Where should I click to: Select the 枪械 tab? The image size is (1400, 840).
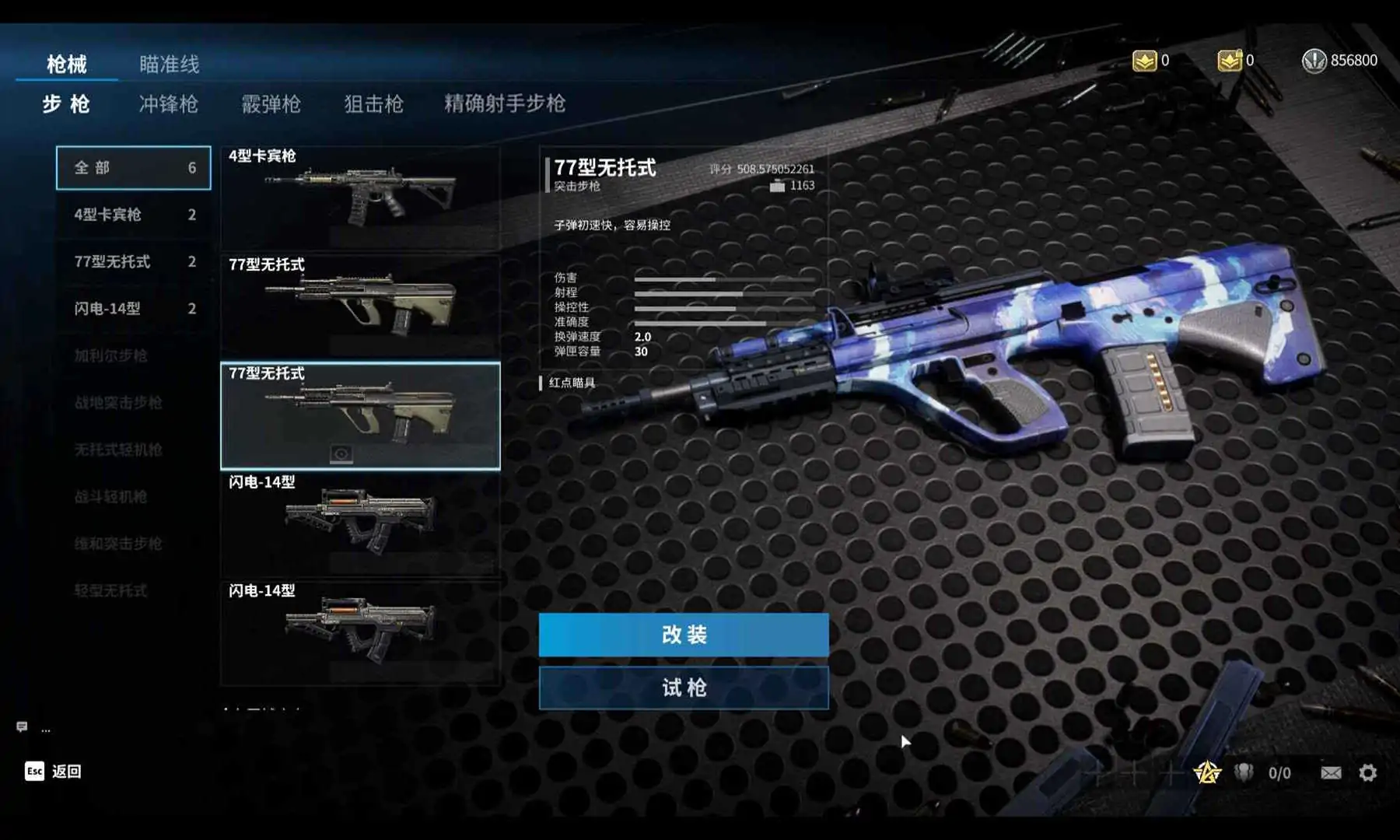[67, 64]
